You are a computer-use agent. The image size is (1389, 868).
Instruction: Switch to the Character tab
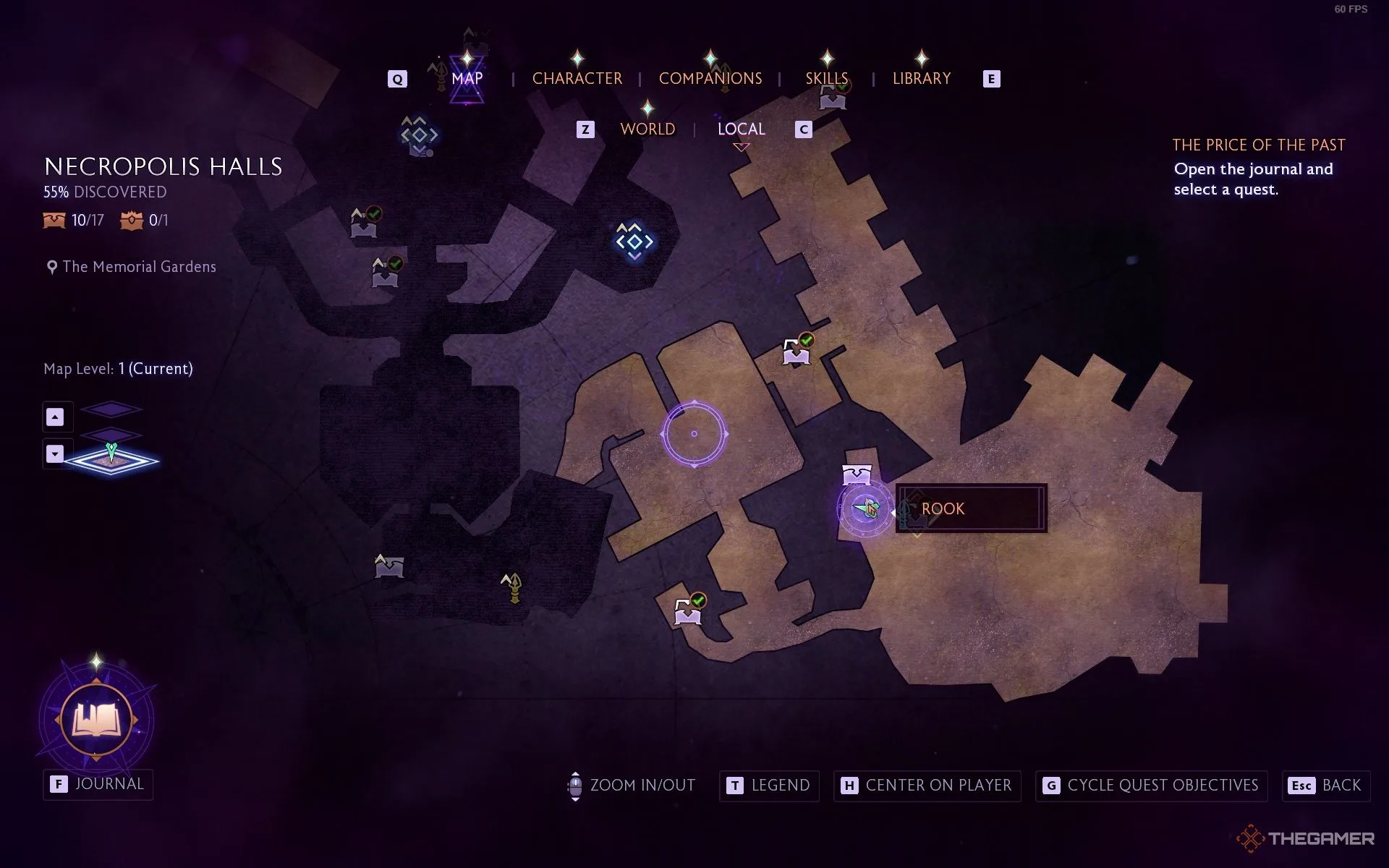(x=577, y=78)
